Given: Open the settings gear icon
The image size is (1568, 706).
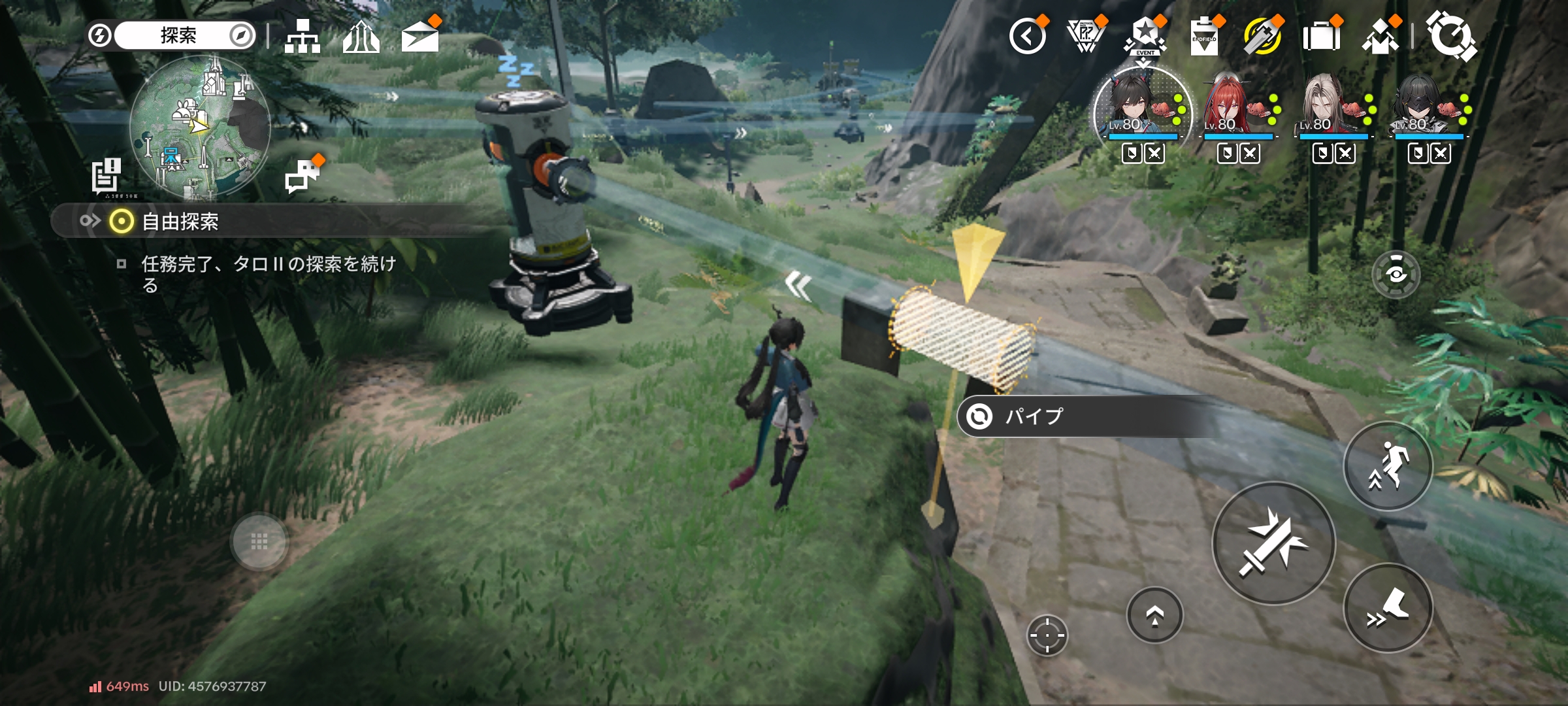Looking at the screenshot, I should point(1450,37).
